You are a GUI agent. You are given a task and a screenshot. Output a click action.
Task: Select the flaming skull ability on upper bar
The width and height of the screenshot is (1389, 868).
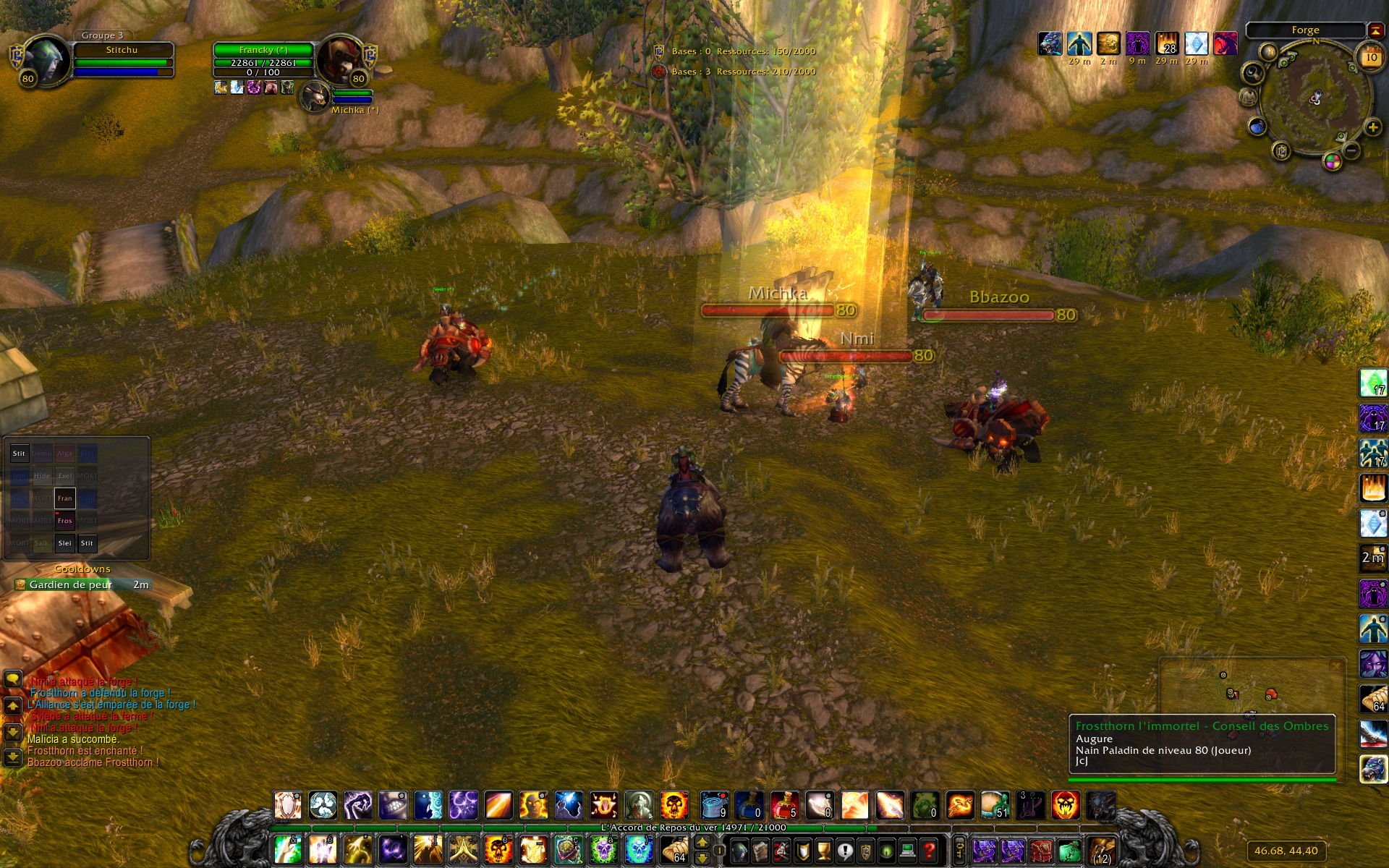674,805
